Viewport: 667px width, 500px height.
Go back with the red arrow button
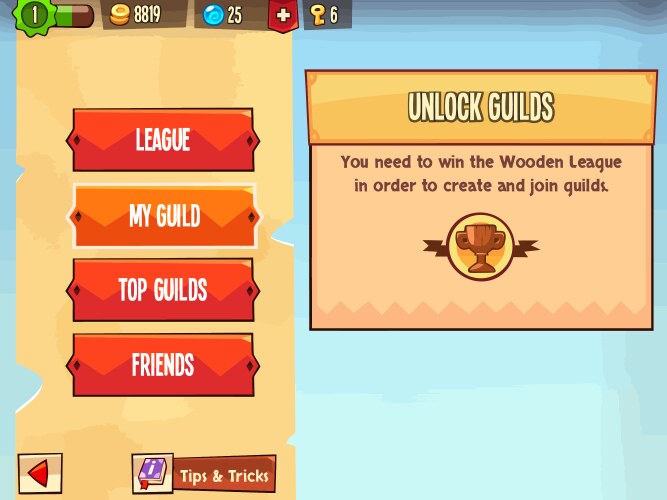point(40,473)
